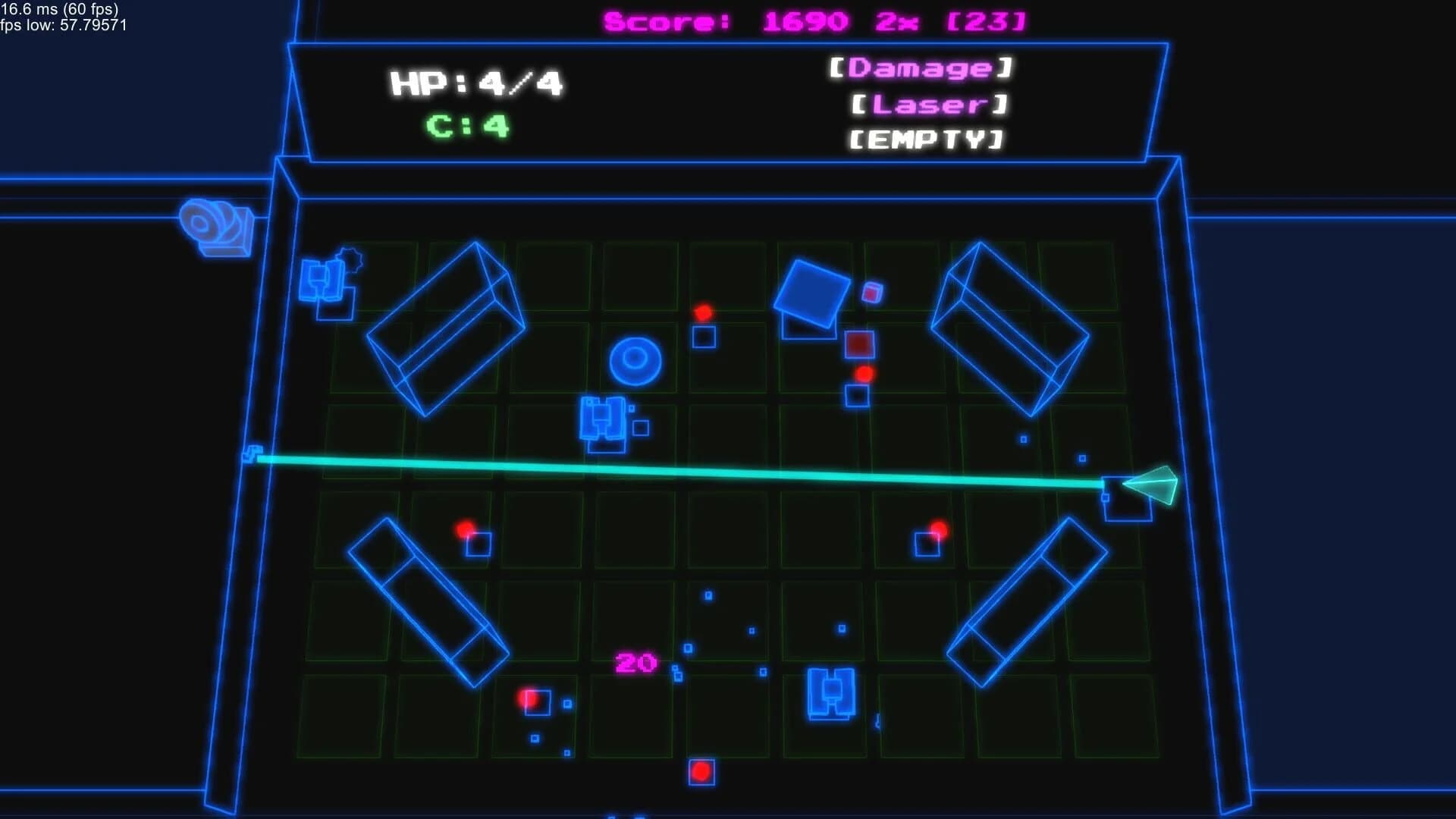Viewport: 1456px width, 819px height.
Task: Click a red dot collectible near the left brick
Action: [x=465, y=530]
